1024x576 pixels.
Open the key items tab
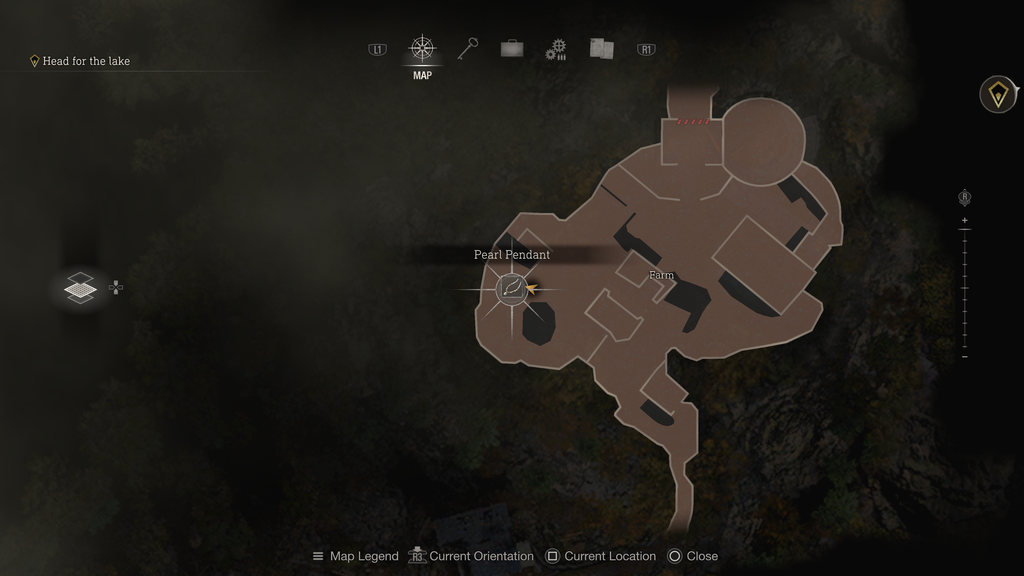click(x=468, y=48)
